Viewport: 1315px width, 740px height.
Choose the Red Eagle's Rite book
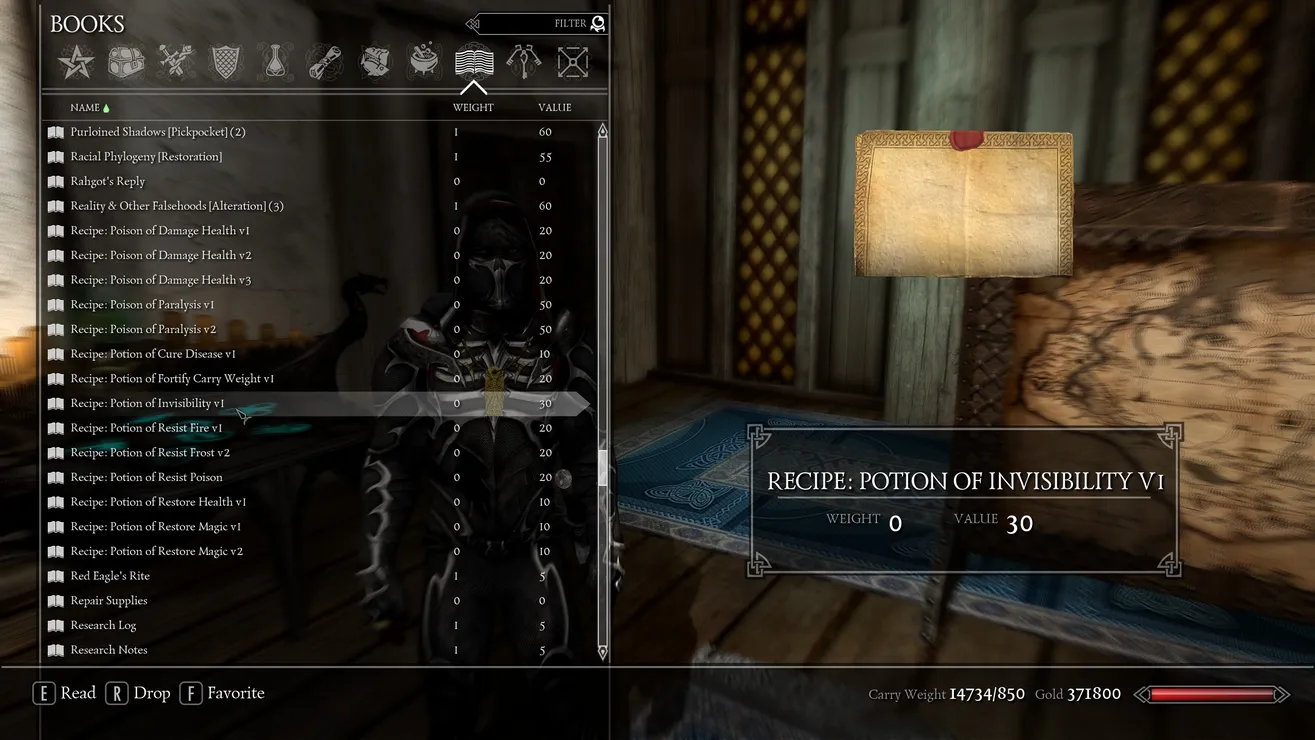pos(110,576)
